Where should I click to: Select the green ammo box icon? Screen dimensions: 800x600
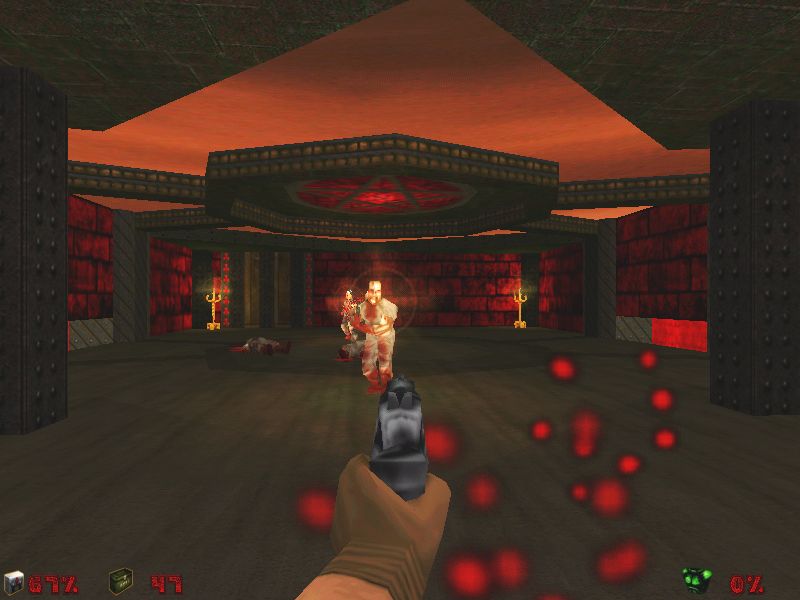click(121, 580)
